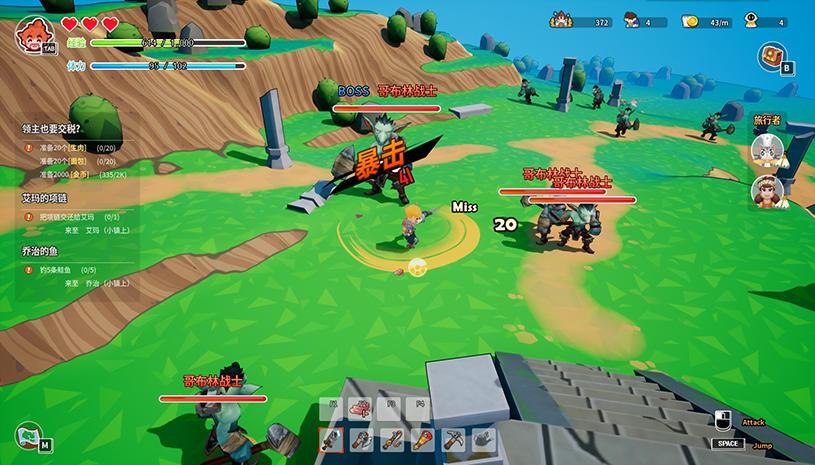Select the cat chef traveler portrait

point(767,151)
